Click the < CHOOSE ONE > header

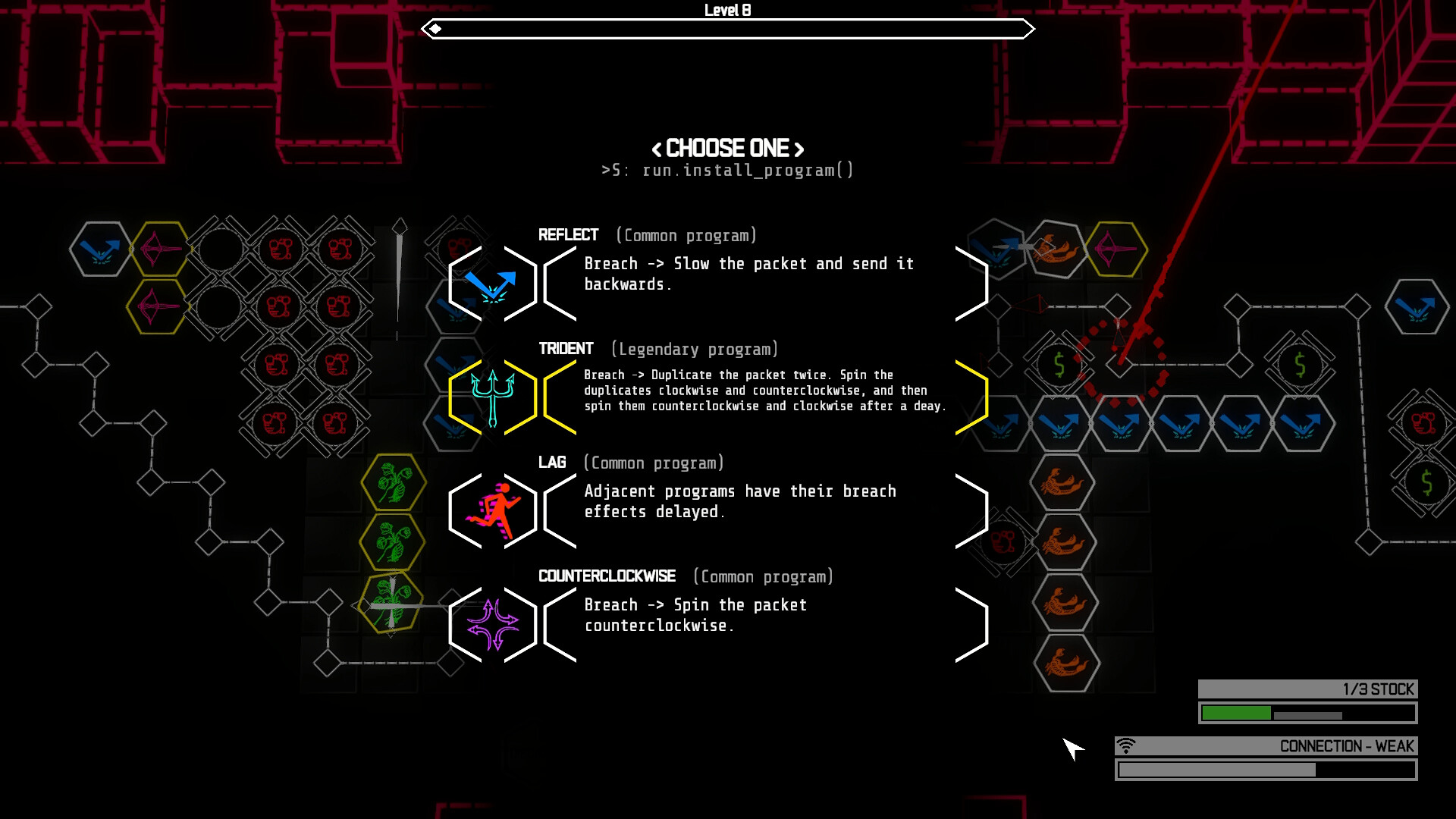(727, 149)
